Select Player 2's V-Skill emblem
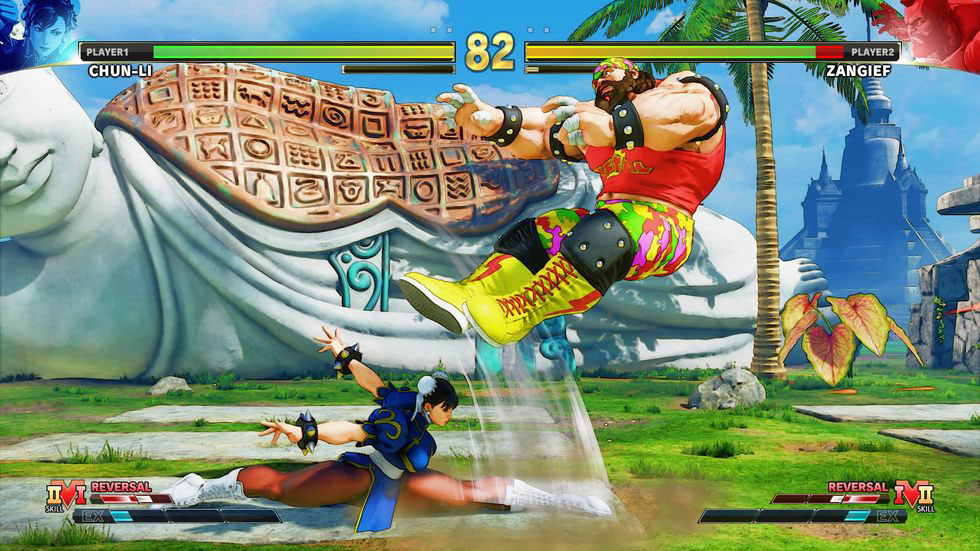The width and height of the screenshot is (980, 551). 917,493
